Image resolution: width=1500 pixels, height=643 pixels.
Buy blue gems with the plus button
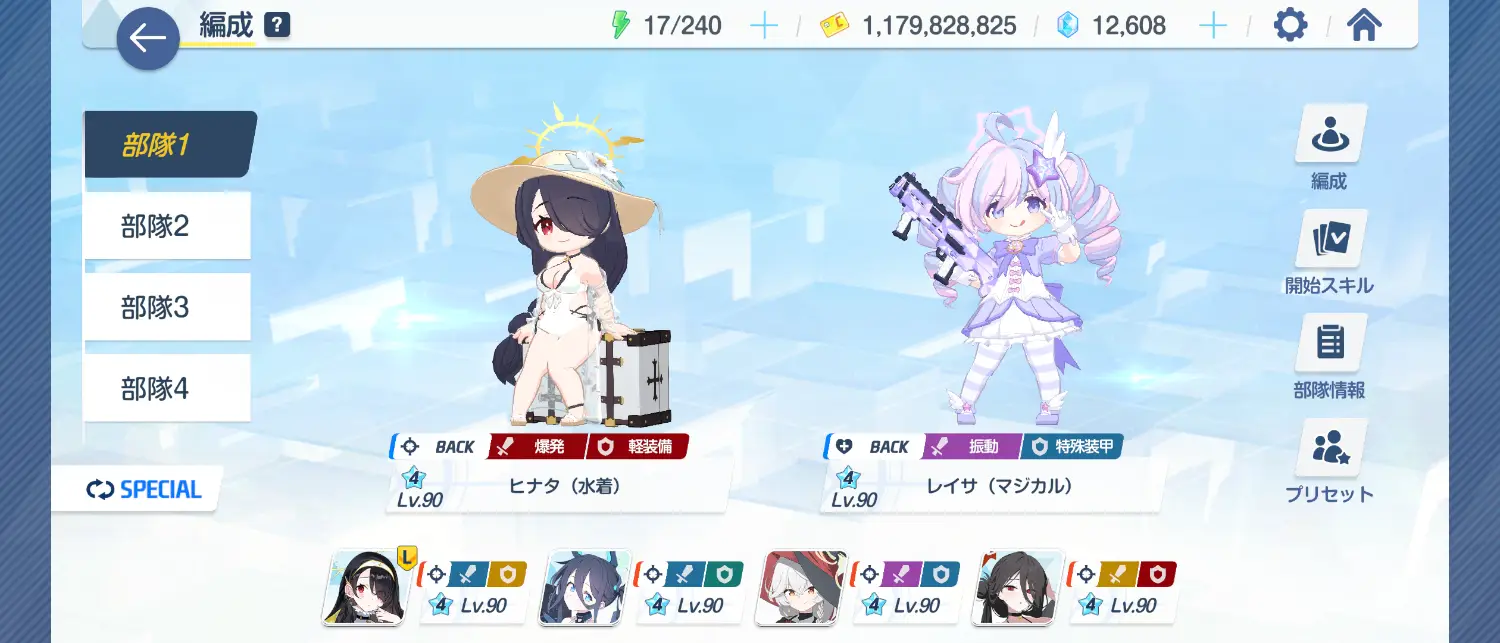[1212, 26]
